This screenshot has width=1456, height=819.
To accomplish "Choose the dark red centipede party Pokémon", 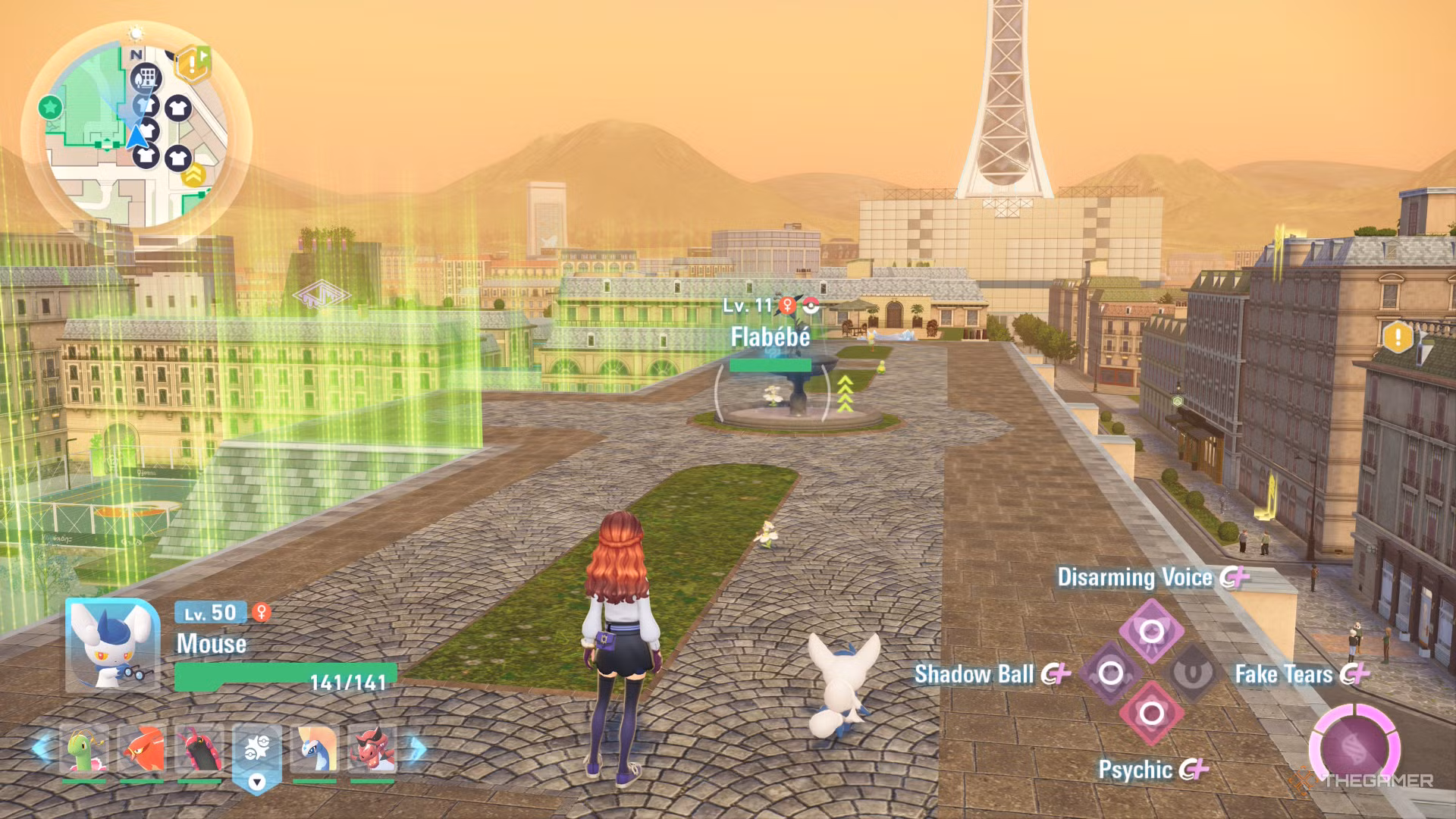I will [199, 749].
